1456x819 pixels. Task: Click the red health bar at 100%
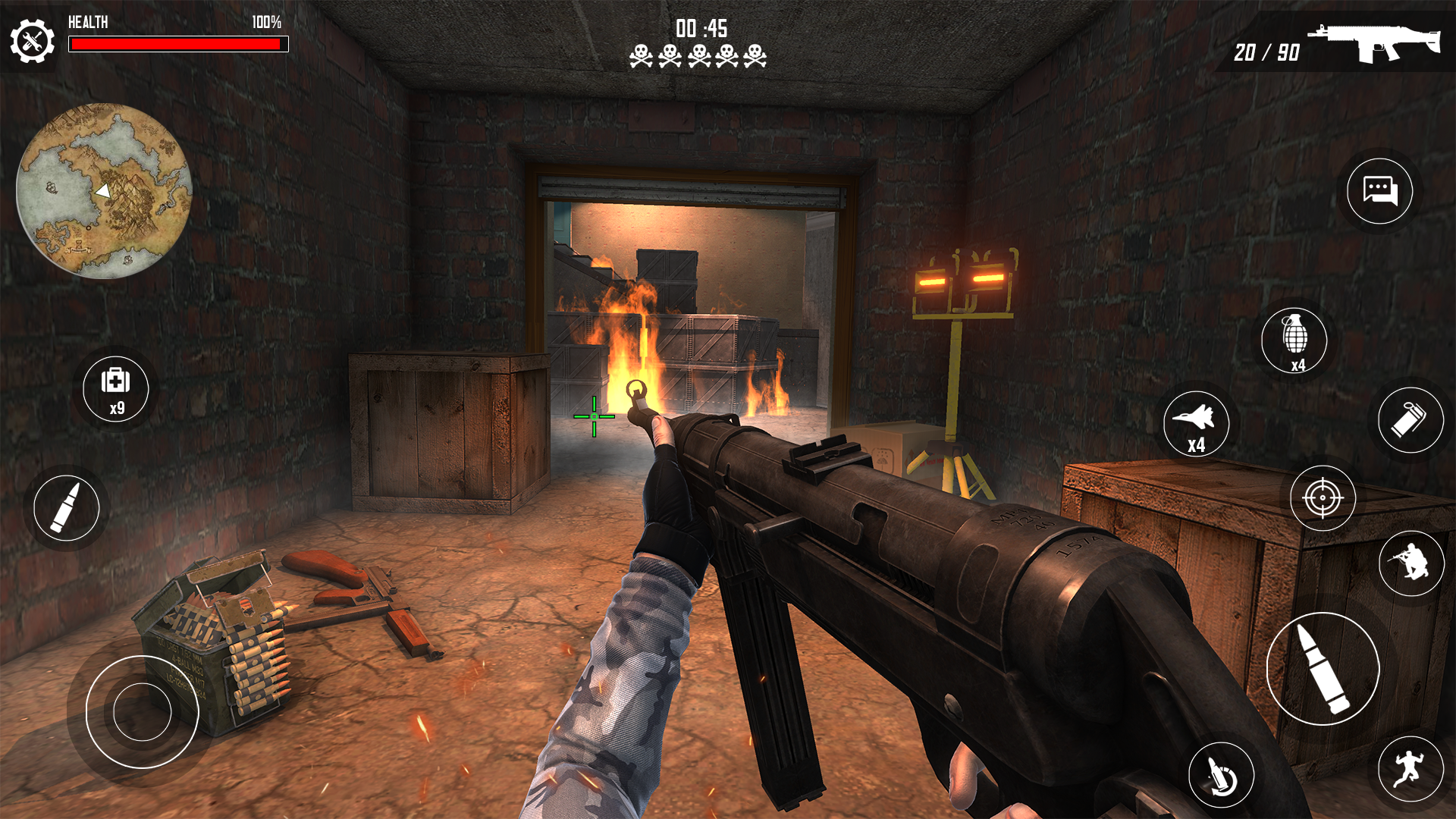178,45
